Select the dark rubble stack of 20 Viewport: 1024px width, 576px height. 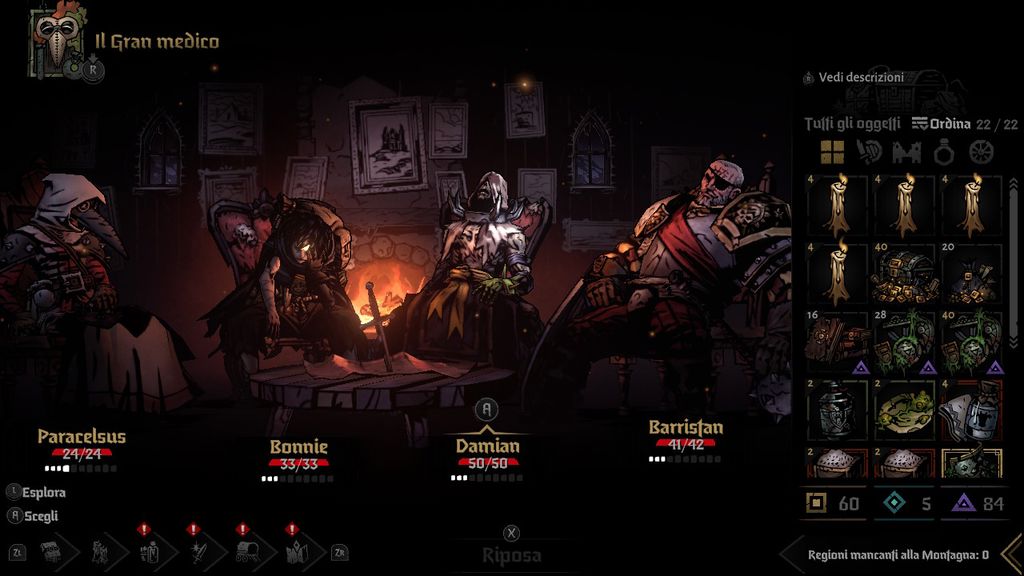(970, 273)
